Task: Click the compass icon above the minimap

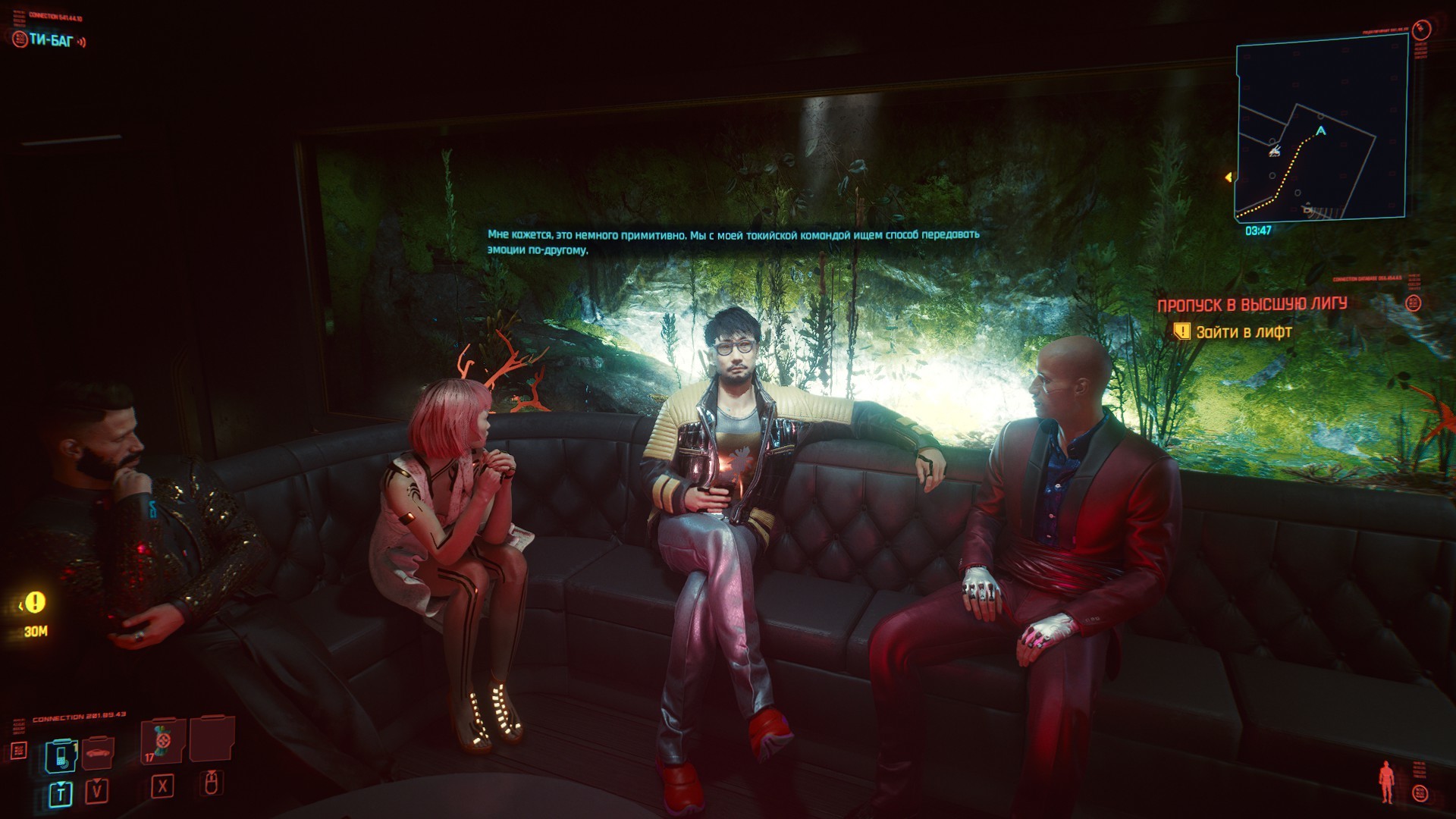Action: [1420, 30]
